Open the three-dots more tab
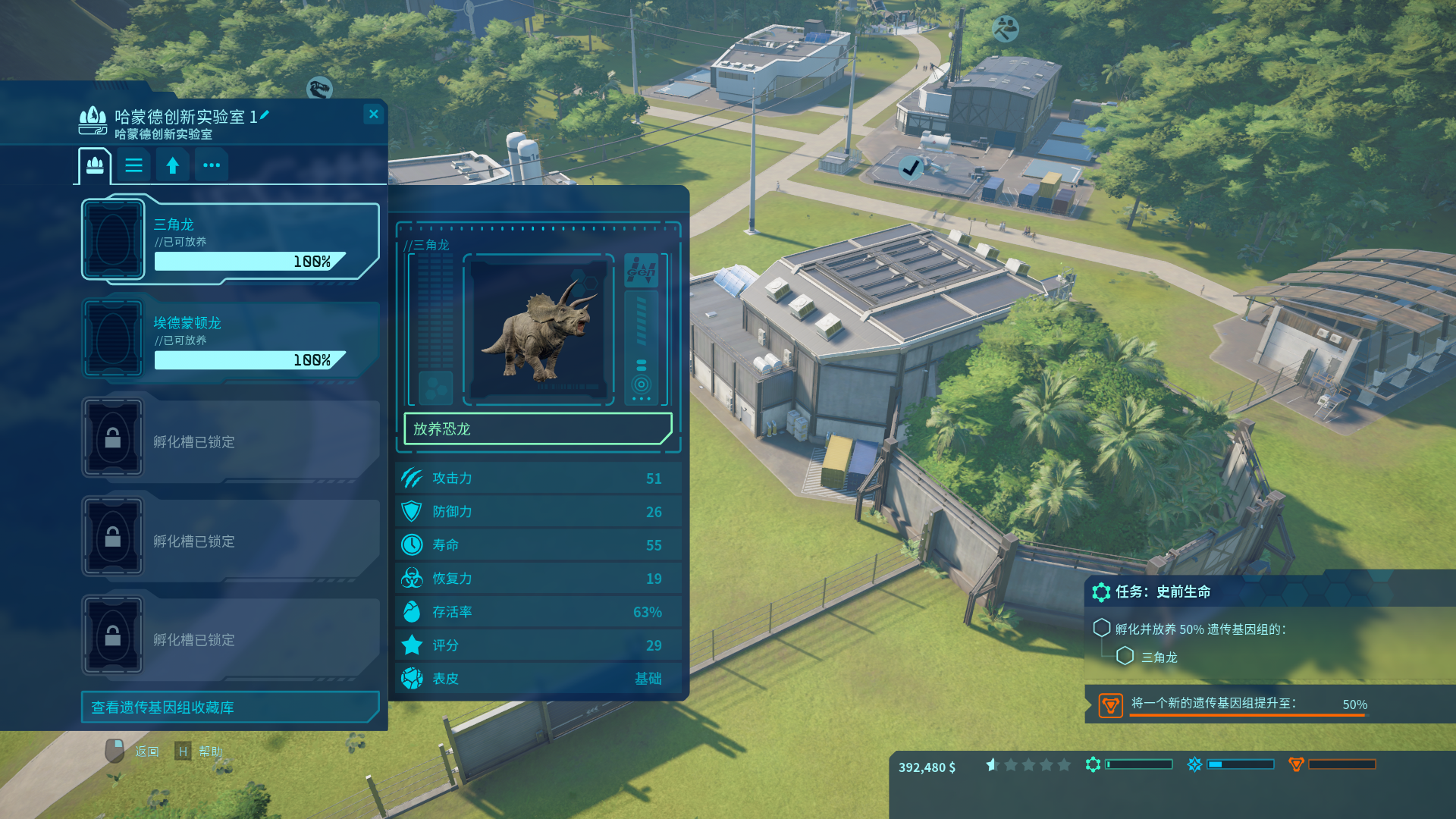 click(x=212, y=165)
